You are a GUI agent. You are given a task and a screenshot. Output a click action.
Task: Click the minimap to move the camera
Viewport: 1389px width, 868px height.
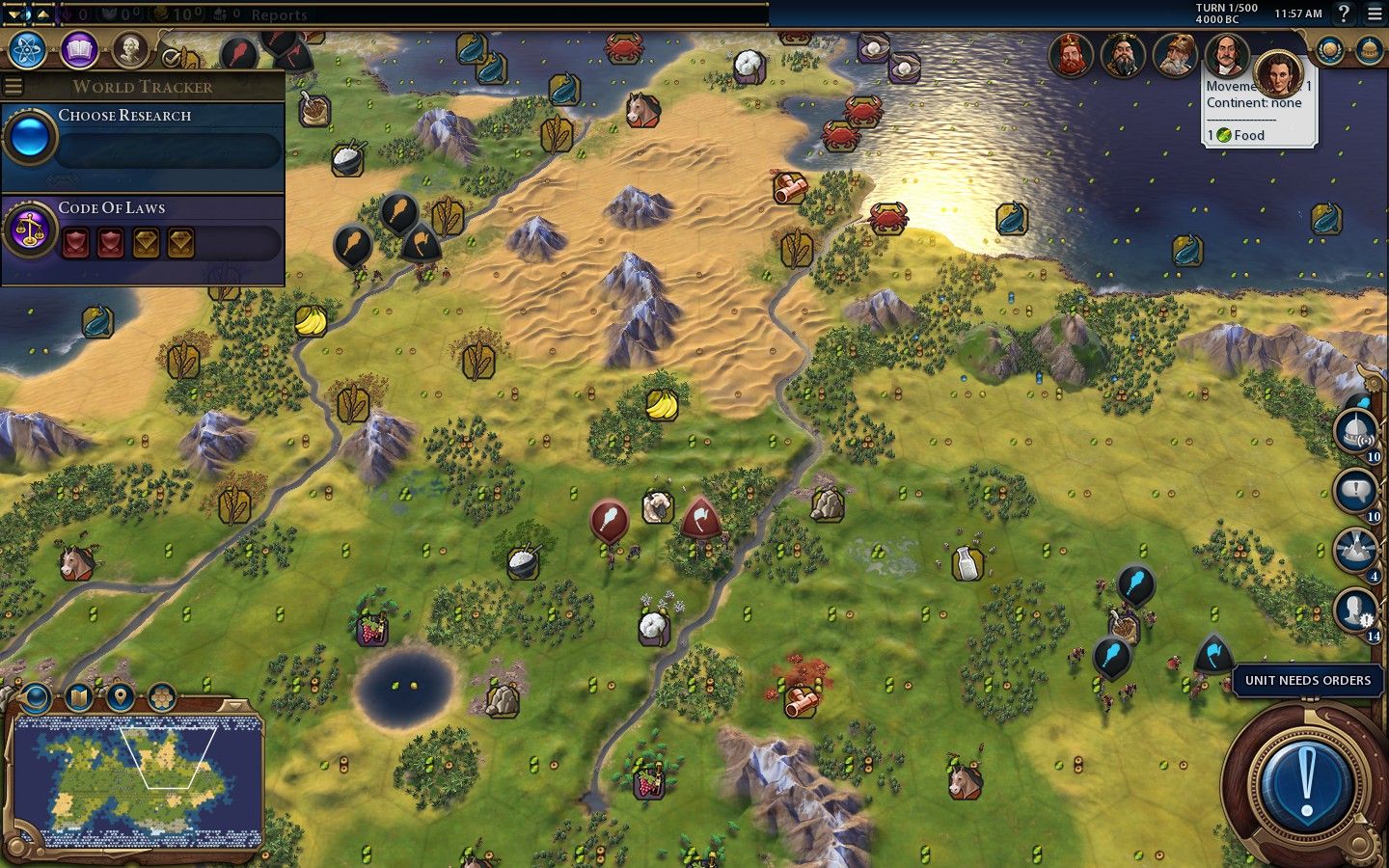135,781
